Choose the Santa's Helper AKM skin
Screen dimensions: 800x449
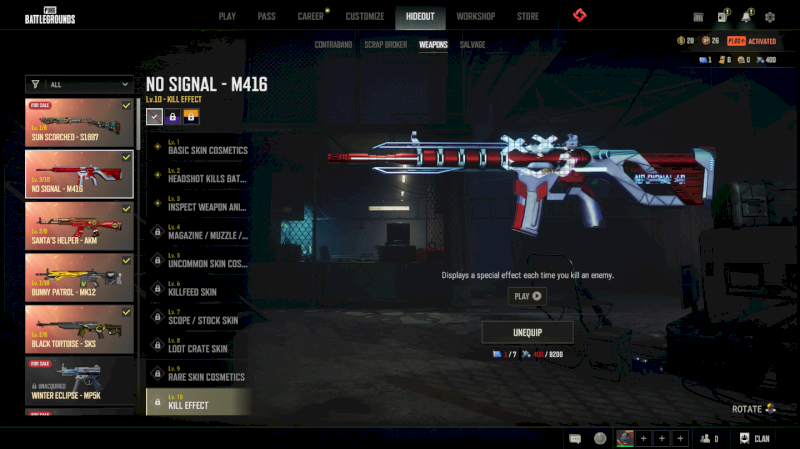[x=80, y=226]
